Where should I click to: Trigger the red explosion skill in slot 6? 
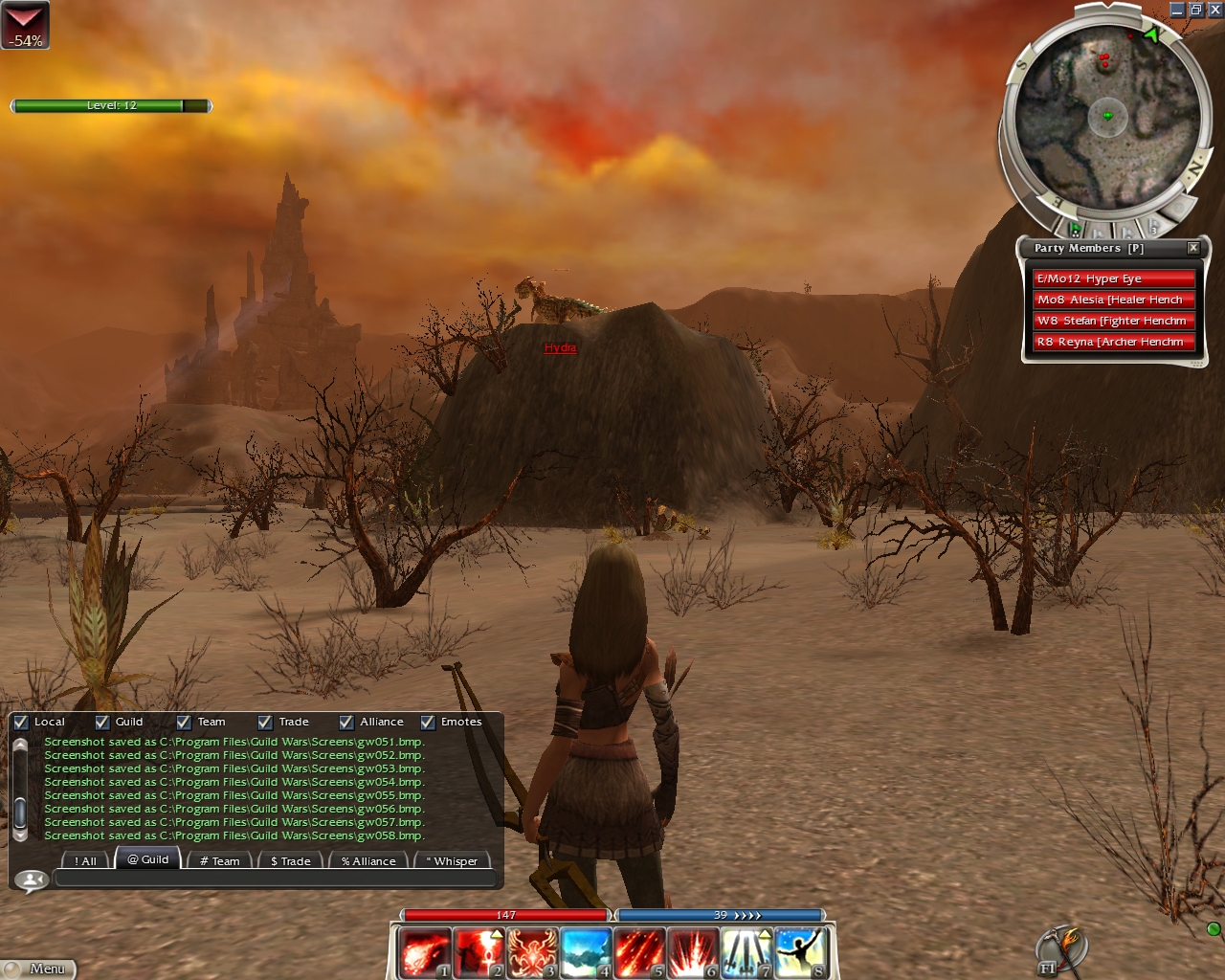(692, 953)
